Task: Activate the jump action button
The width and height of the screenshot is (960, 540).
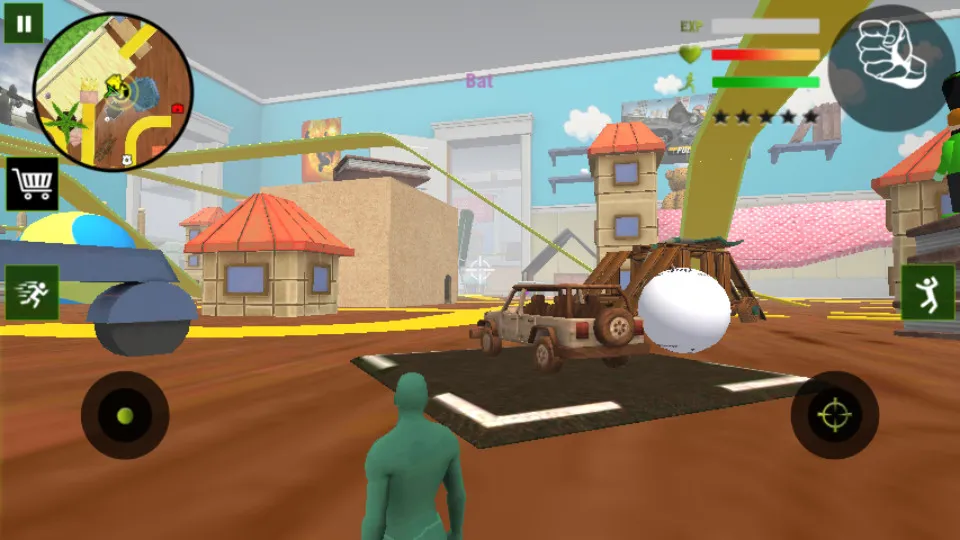Action: (927, 293)
